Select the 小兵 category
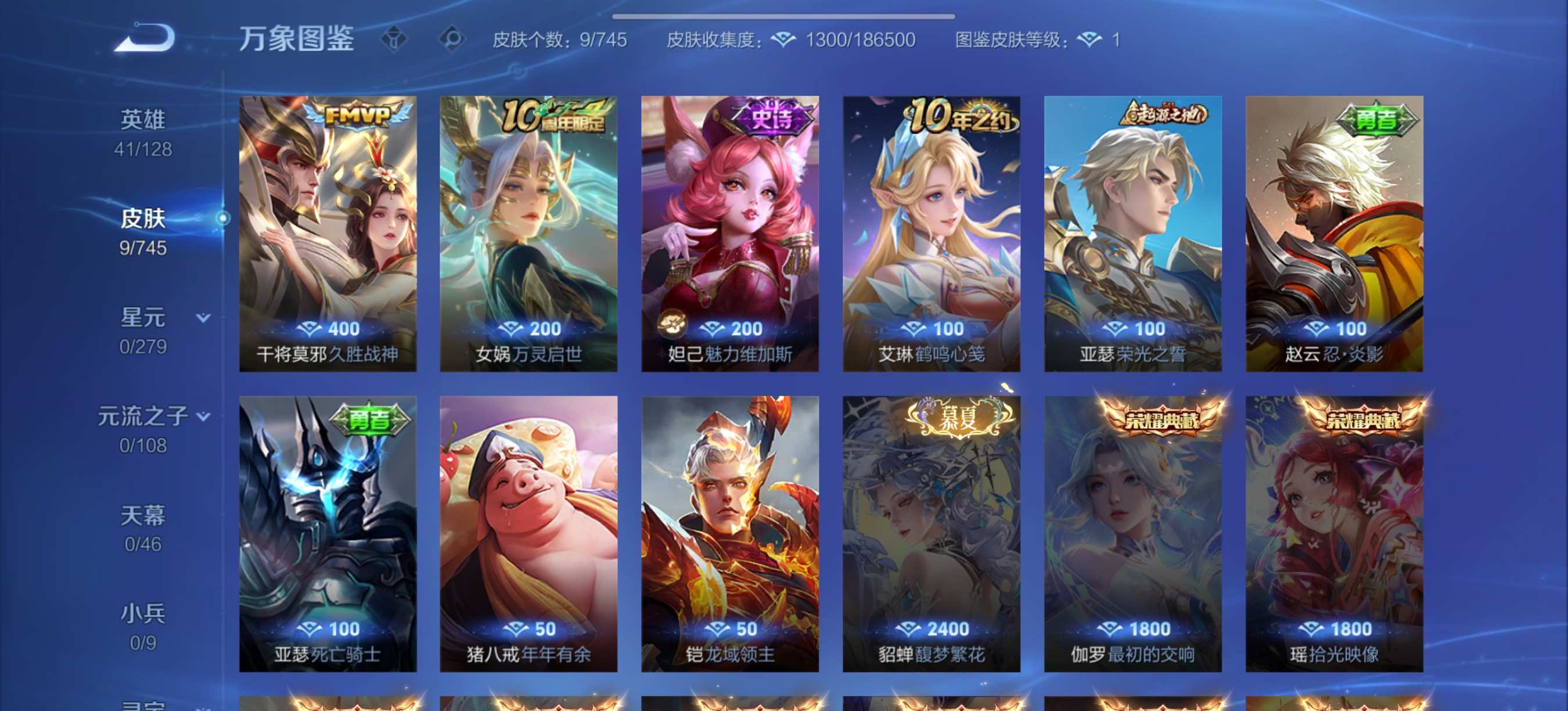1568x711 pixels. (144, 612)
